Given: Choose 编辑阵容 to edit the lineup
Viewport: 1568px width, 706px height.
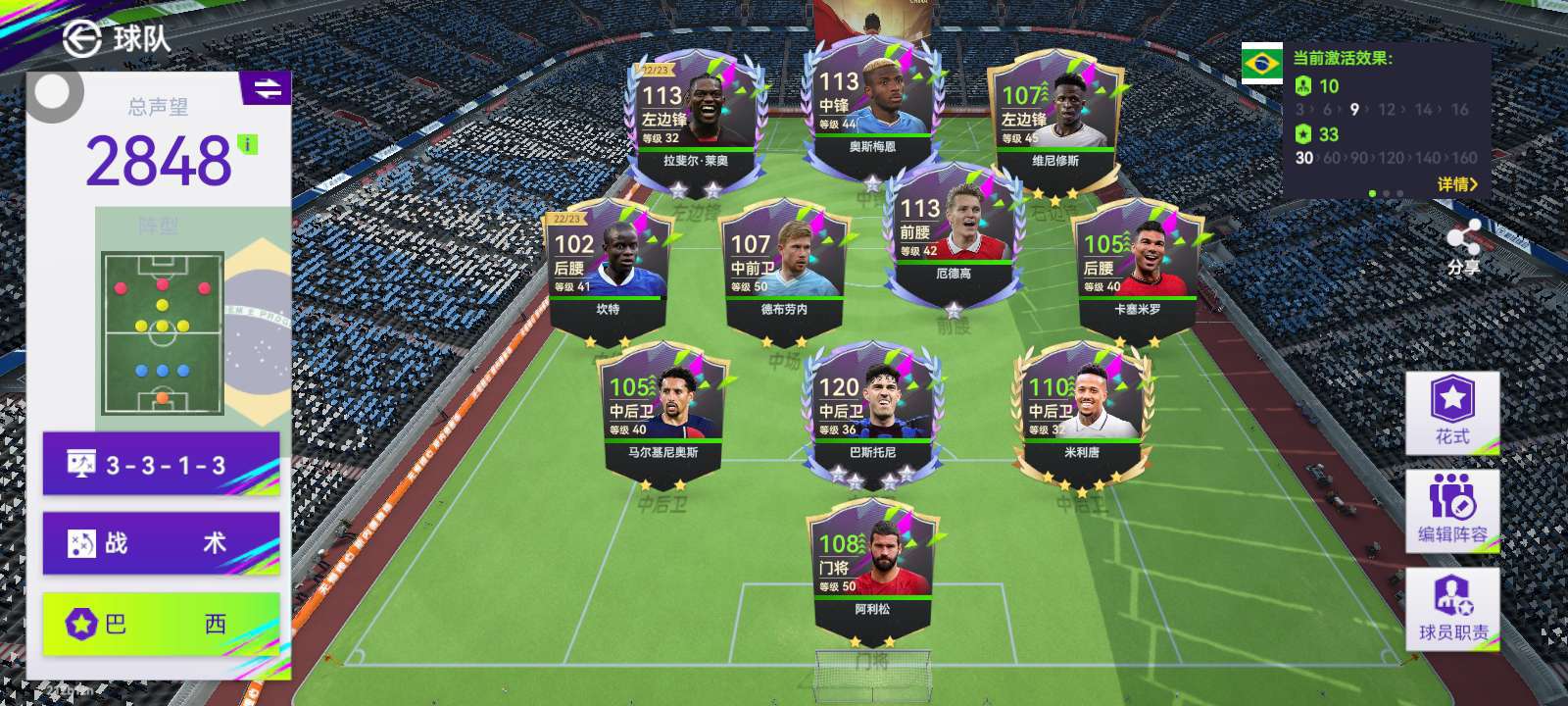Looking at the screenshot, I should click(1452, 509).
